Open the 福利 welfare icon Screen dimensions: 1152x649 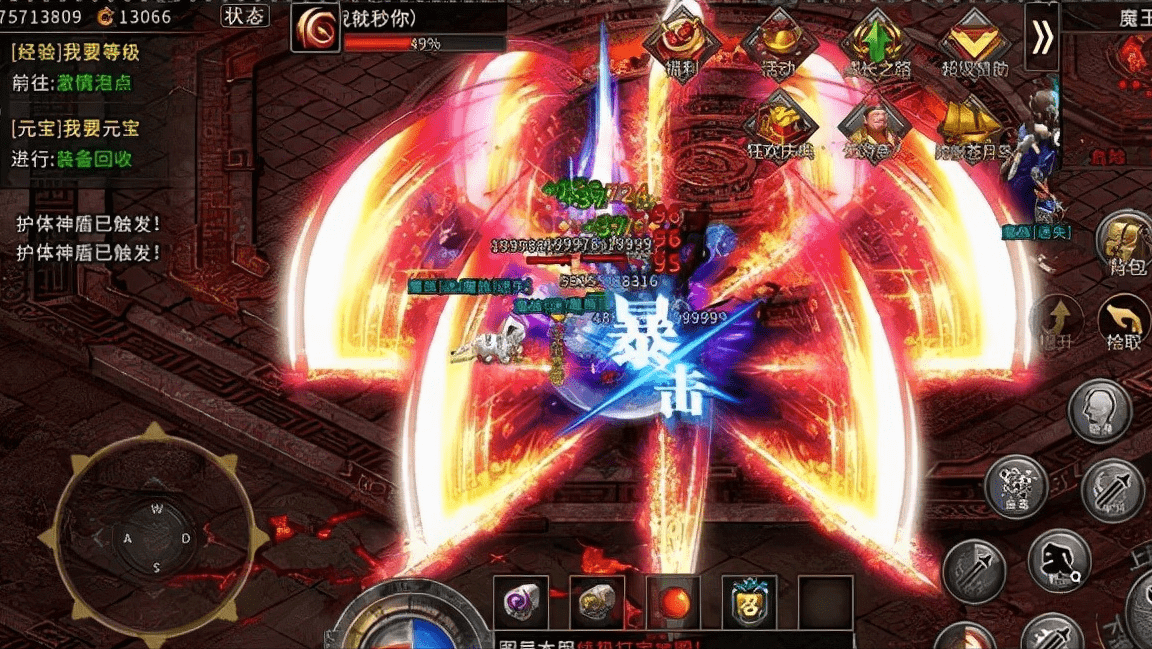(681, 44)
